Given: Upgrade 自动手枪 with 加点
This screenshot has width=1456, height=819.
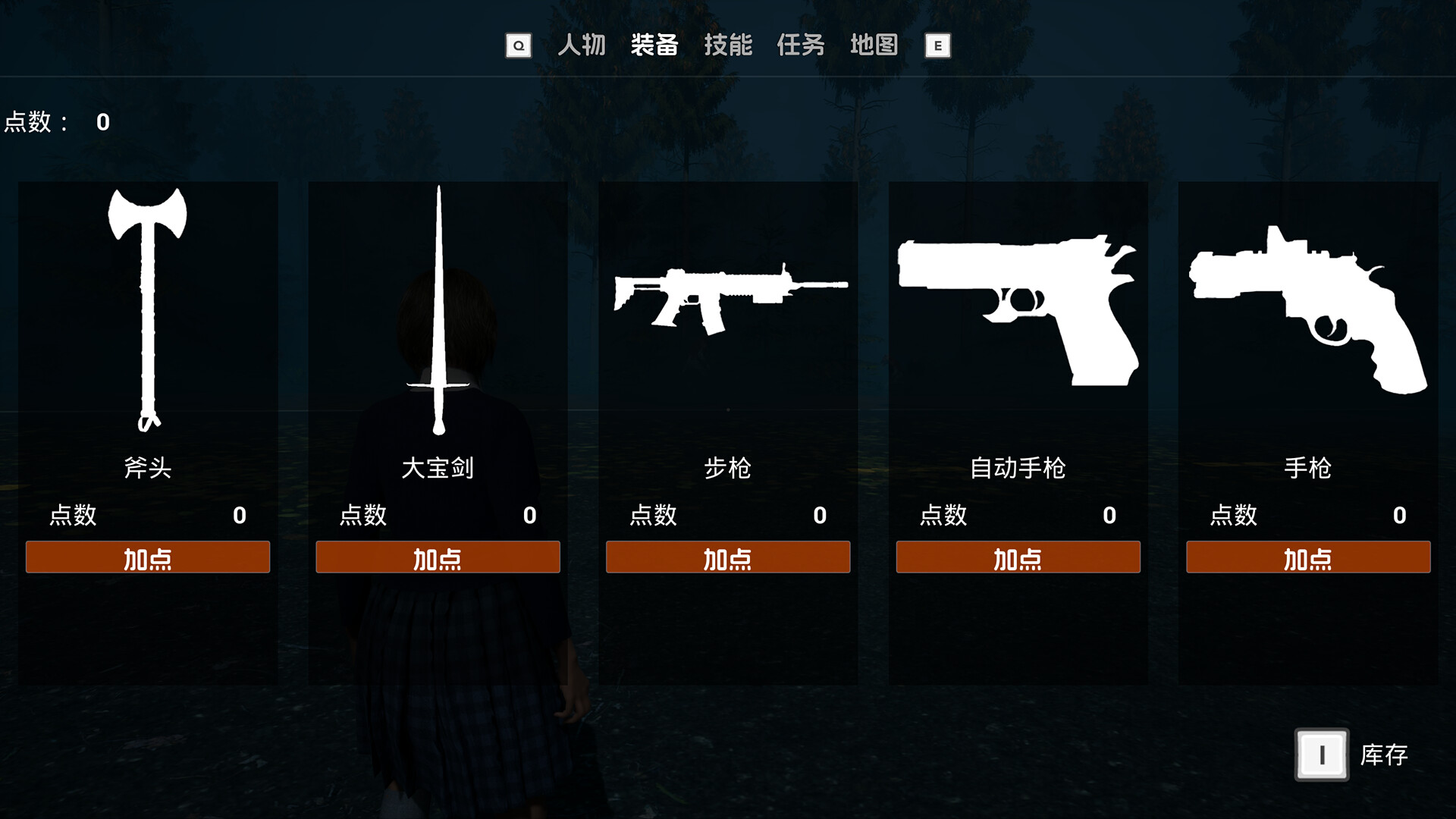Looking at the screenshot, I should click(1018, 557).
